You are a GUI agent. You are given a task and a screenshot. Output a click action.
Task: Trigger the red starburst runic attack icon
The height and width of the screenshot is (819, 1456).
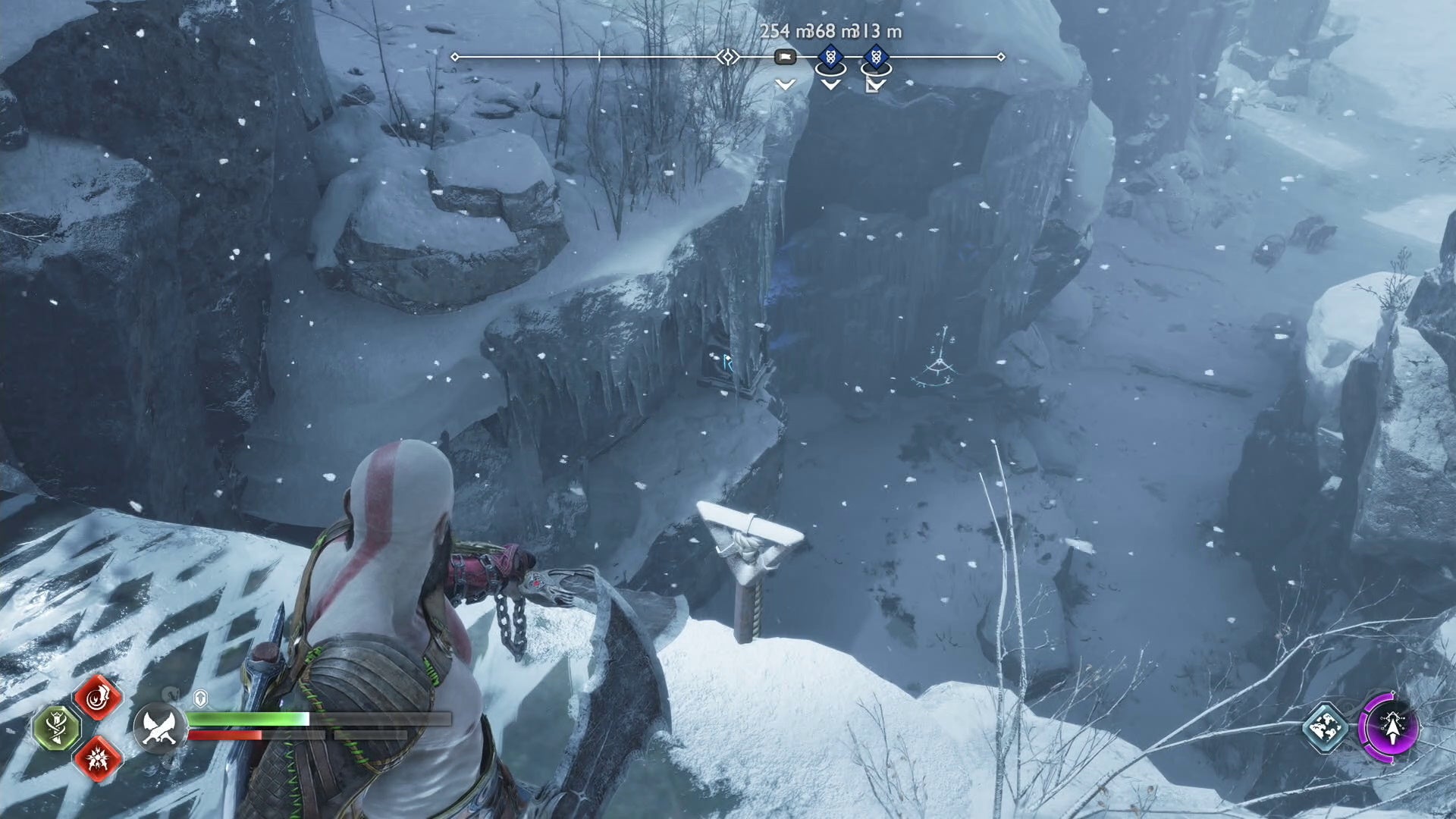pos(98,758)
